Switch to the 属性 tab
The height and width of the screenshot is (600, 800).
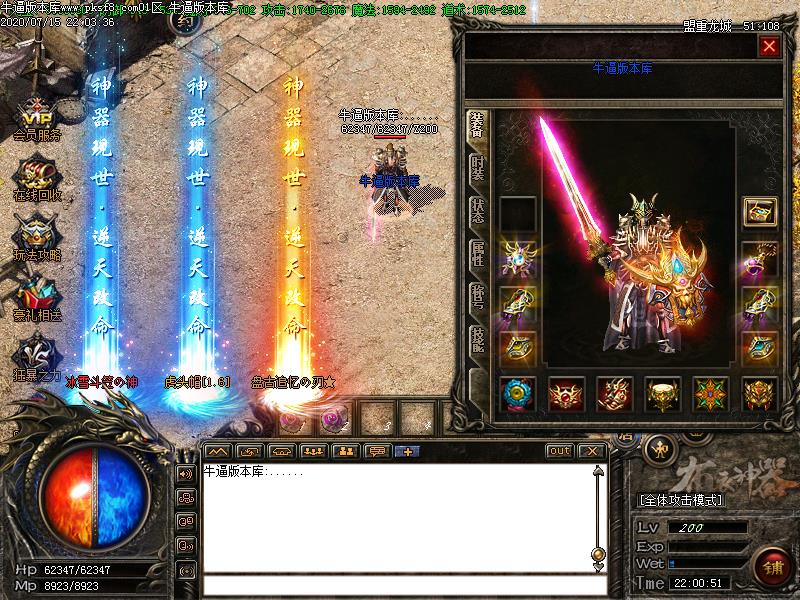coord(478,253)
